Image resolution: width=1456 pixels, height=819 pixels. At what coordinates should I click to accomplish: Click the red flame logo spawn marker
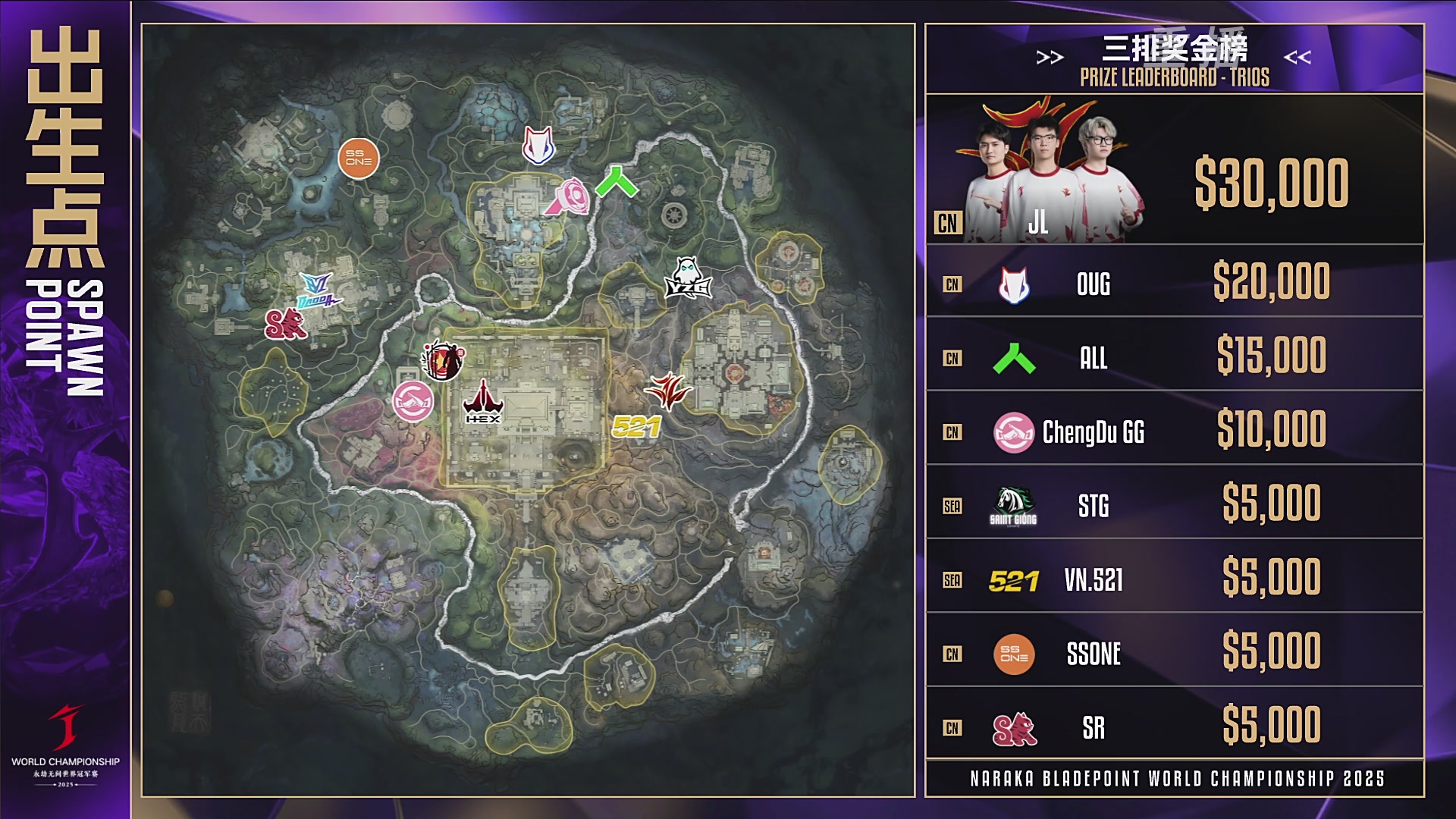(667, 391)
